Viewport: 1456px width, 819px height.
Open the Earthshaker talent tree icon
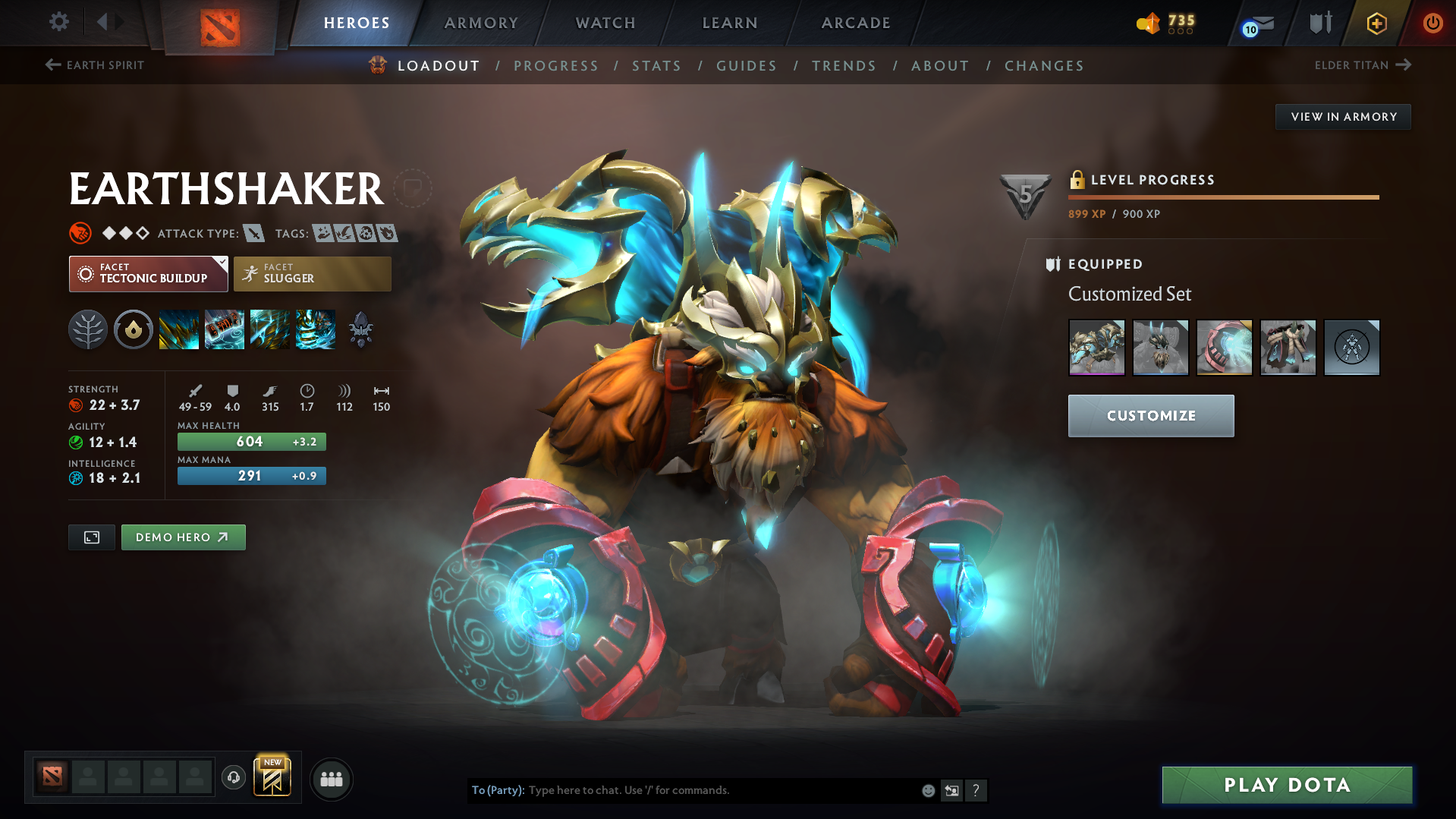pos(88,329)
